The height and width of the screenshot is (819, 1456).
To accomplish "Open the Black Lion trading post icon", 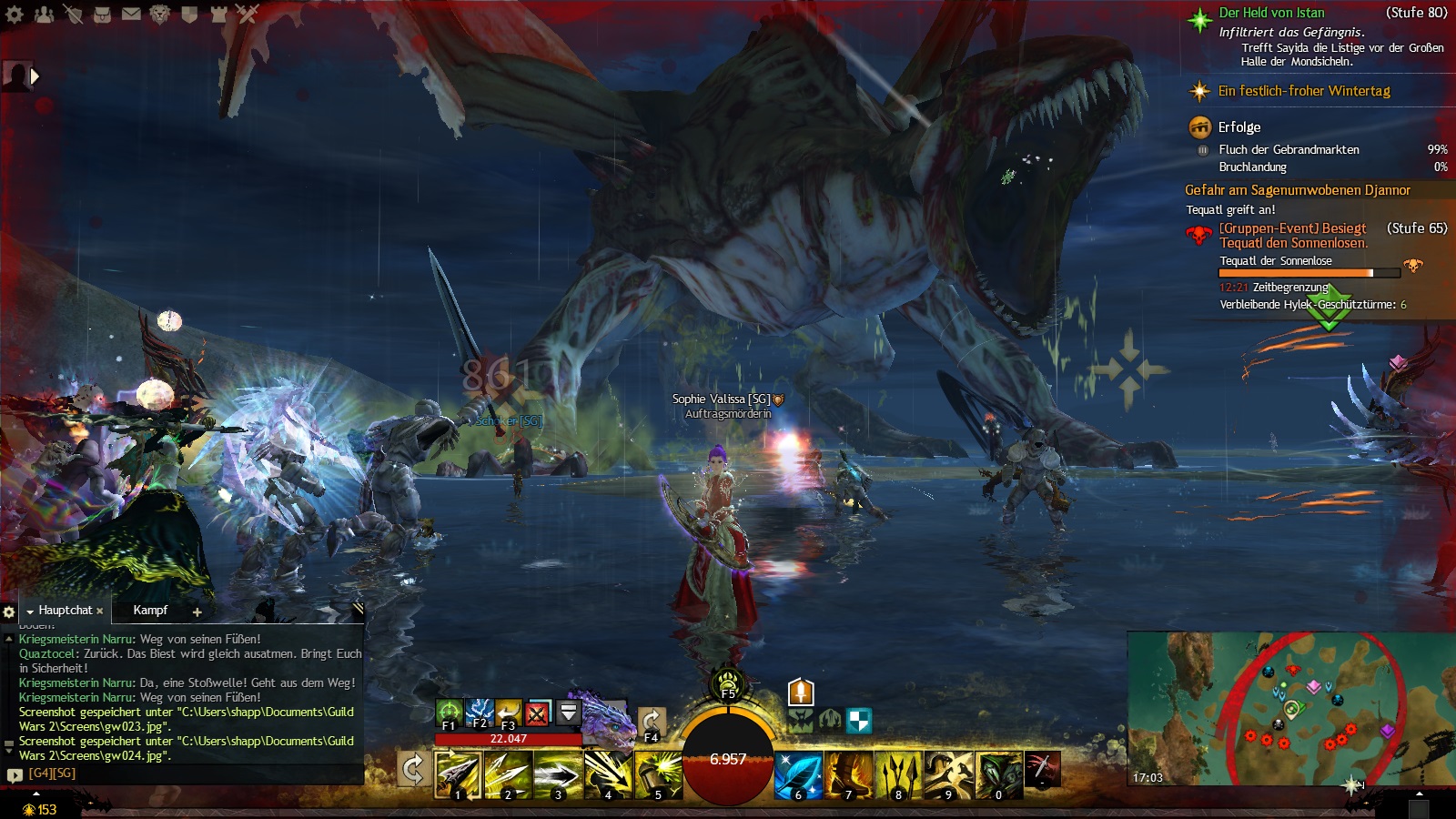I will [x=160, y=14].
